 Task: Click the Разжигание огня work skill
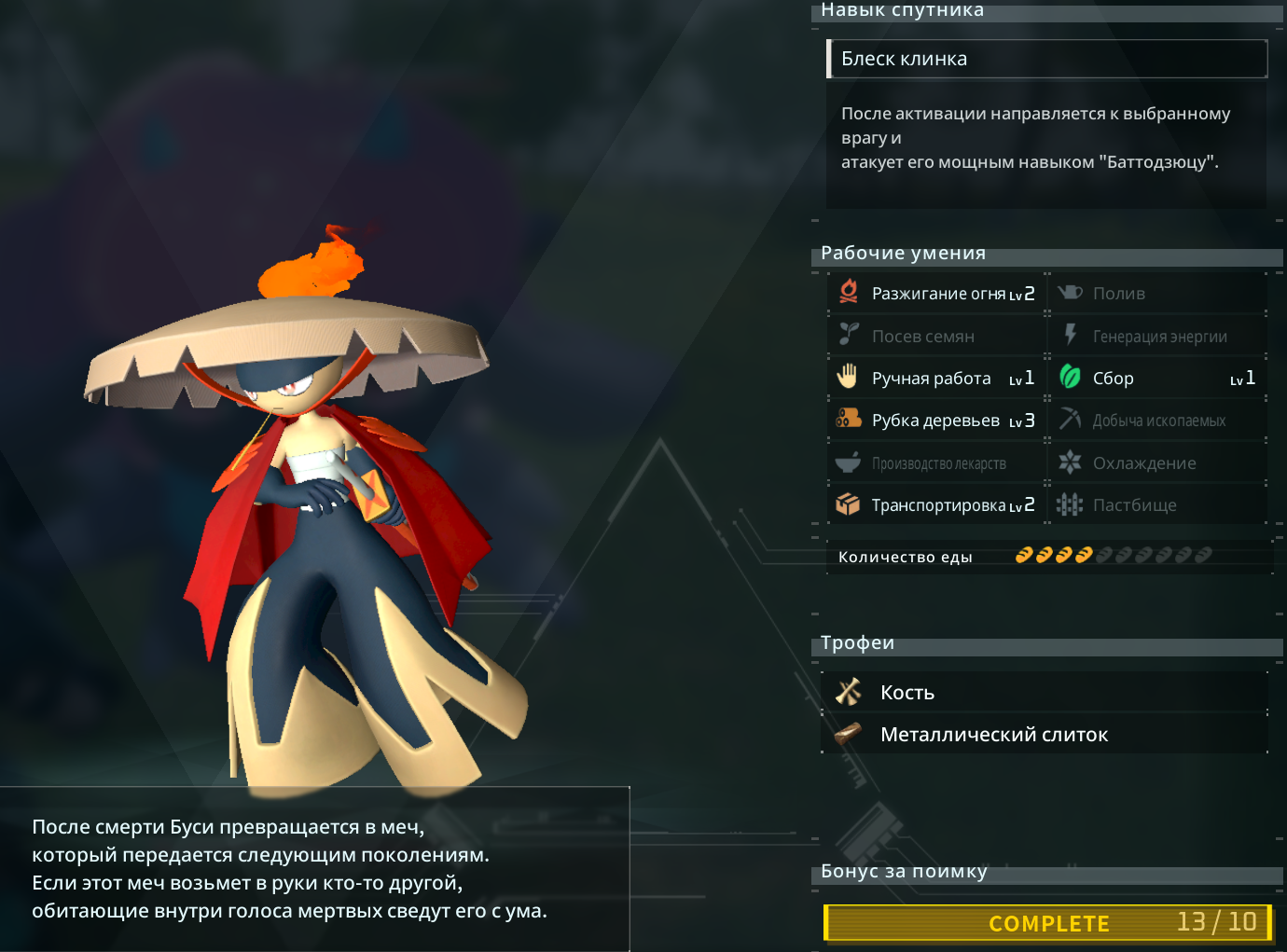click(936, 294)
